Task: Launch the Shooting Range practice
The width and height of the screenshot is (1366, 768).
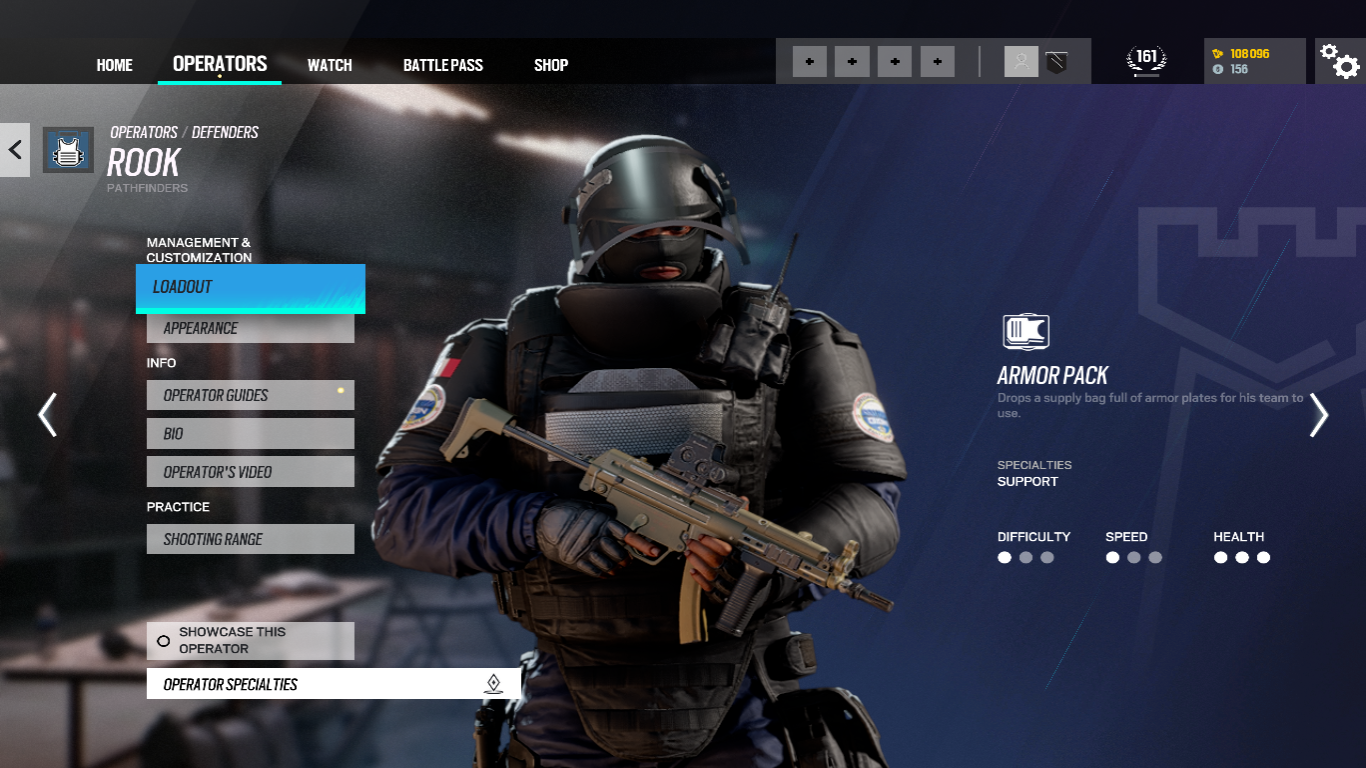Action: [250, 538]
